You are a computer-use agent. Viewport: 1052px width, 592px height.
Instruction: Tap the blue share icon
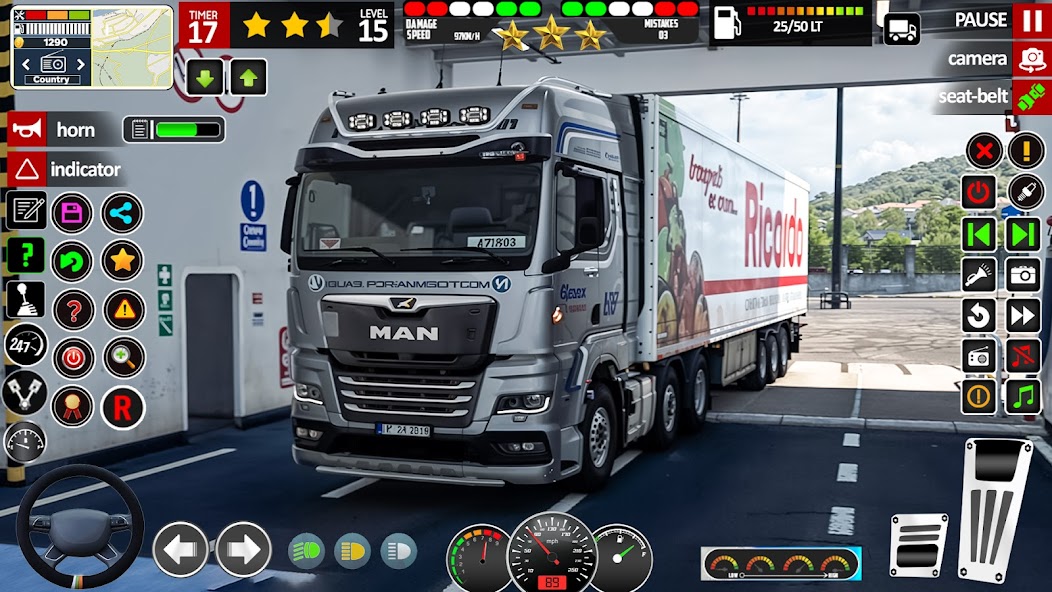[122, 212]
